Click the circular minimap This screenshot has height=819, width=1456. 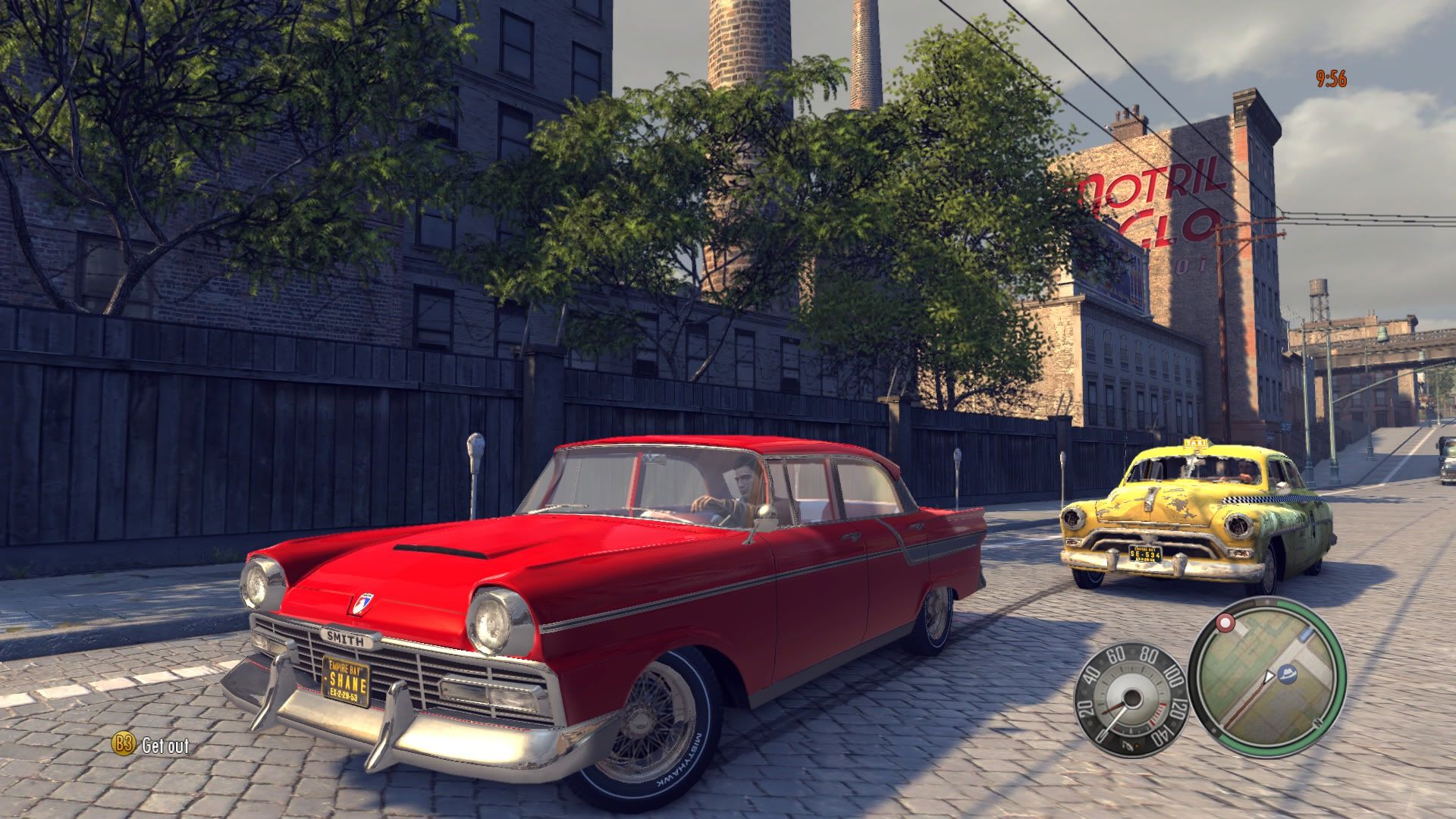click(x=1266, y=677)
